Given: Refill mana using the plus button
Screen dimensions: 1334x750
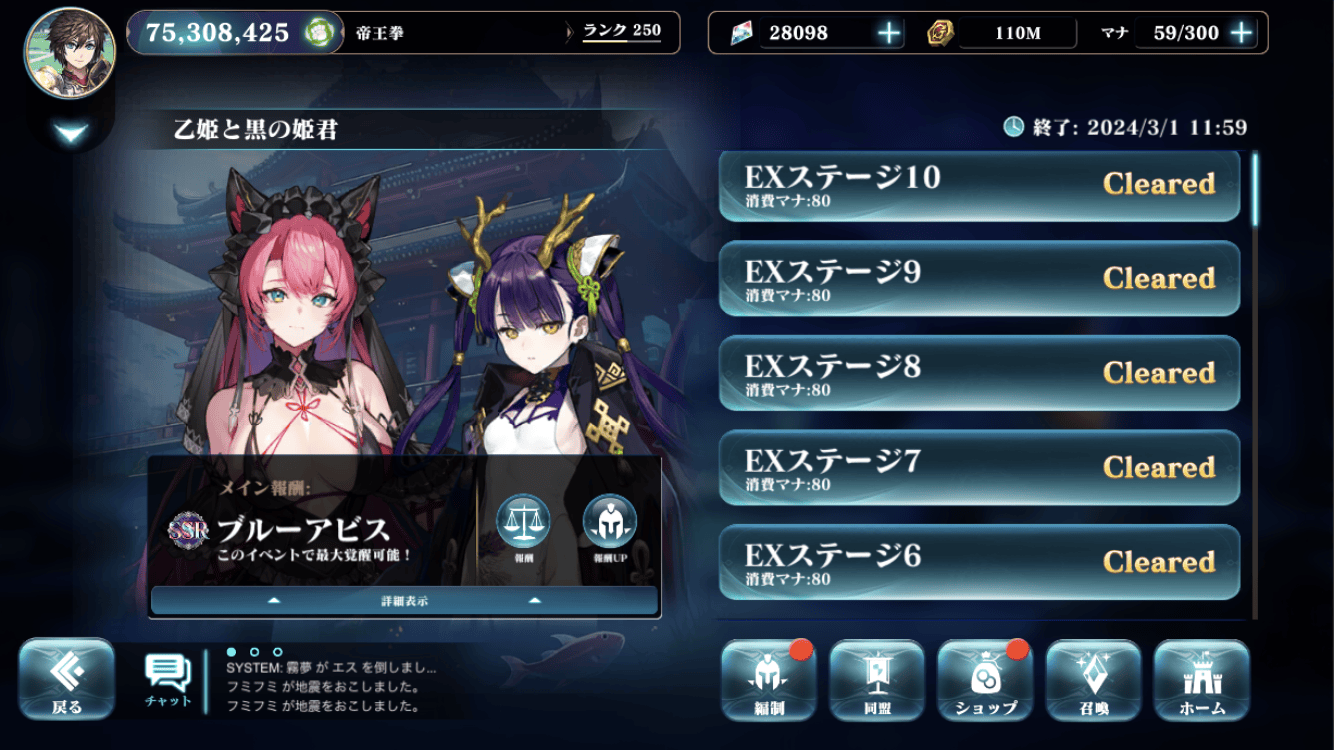Looking at the screenshot, I should pyautogui.click(x=1241, y=33).
